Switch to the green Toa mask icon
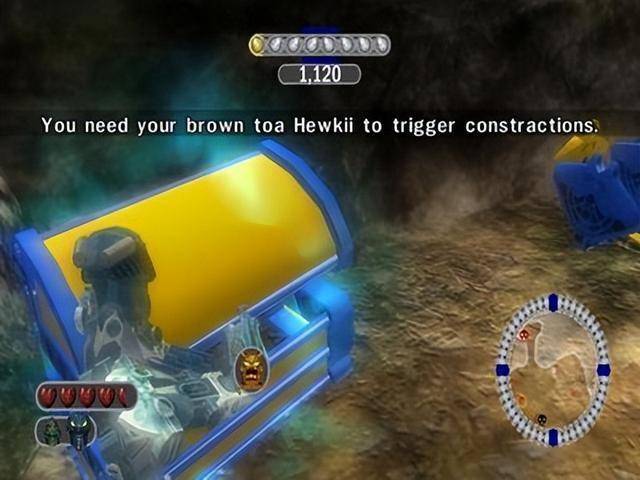 [52, 431]
